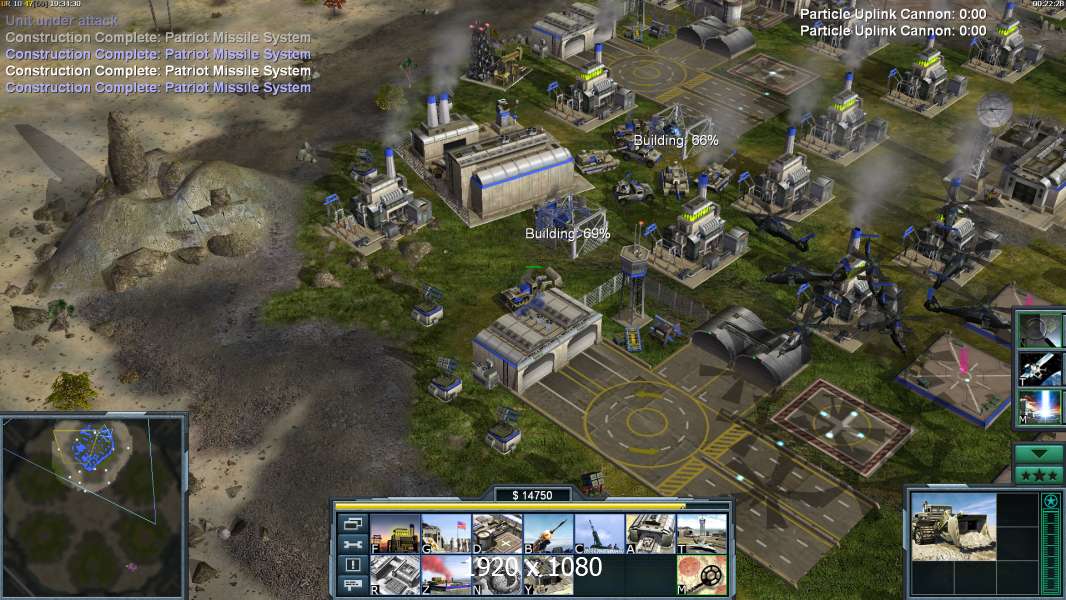Activate the mine detector command labeled M
1066x600 pixels.
coord(702,575)
